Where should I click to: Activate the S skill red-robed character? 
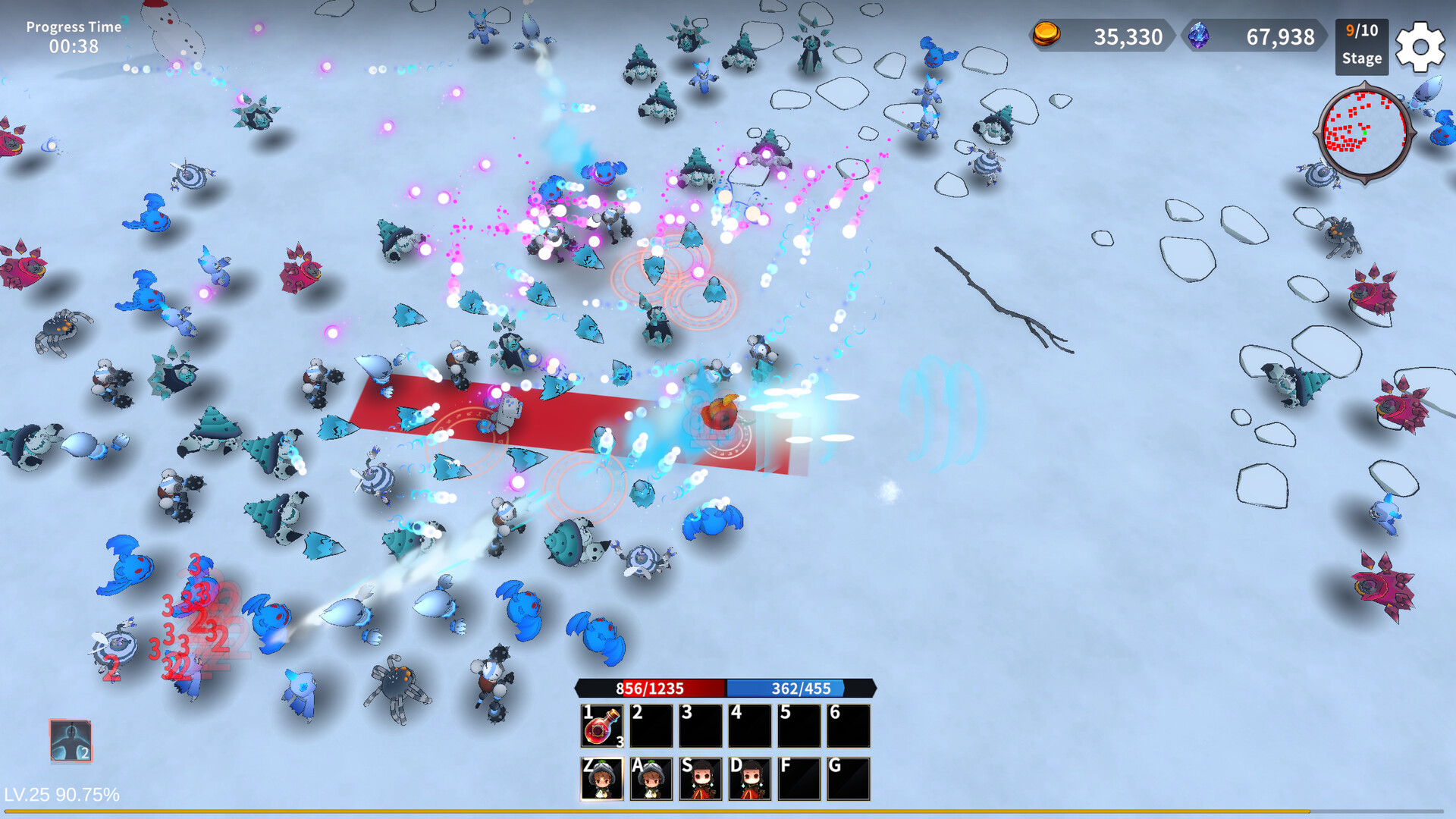[702, 780]
